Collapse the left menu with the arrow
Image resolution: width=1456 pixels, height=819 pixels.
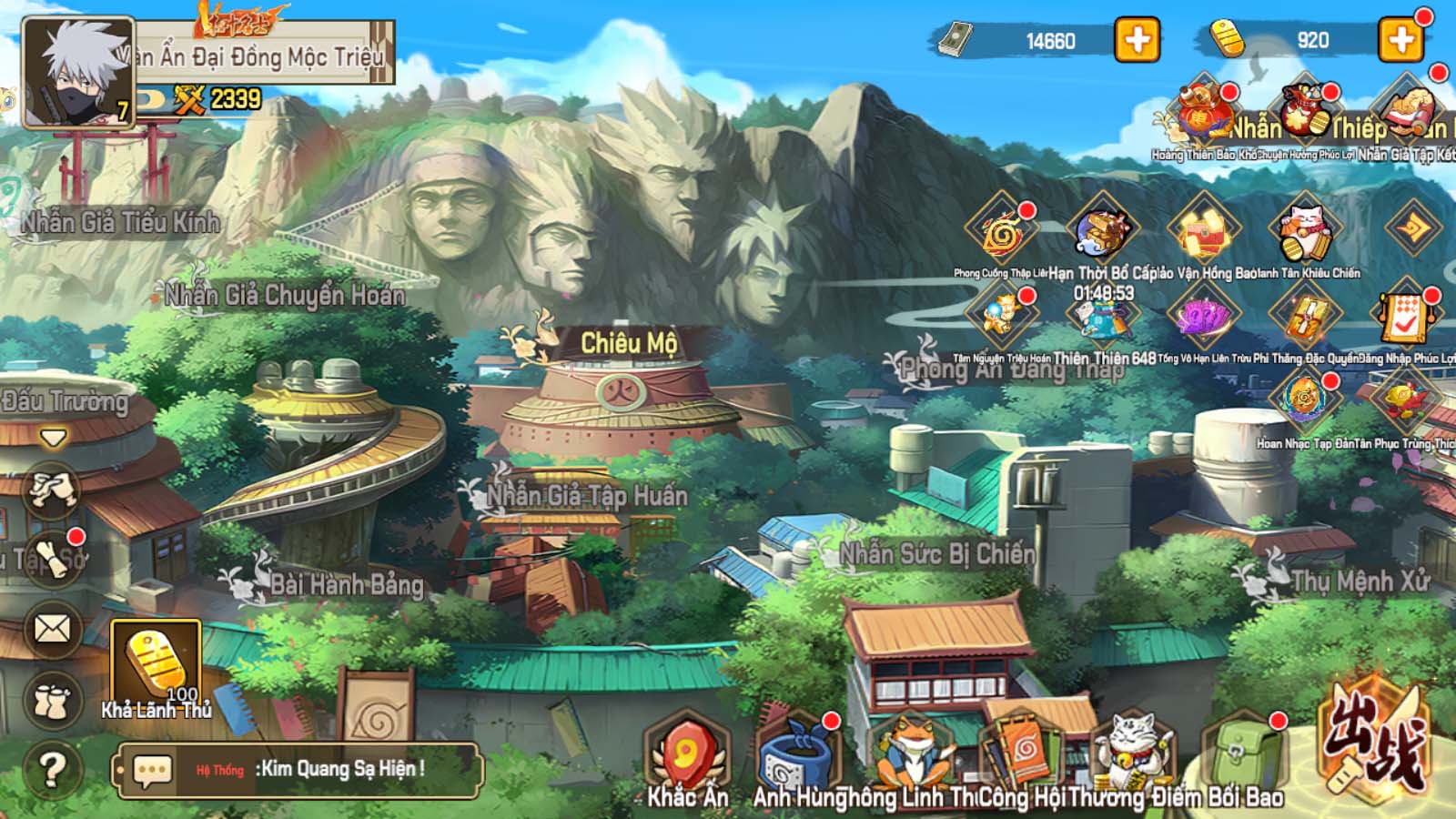tap(53, 439)
